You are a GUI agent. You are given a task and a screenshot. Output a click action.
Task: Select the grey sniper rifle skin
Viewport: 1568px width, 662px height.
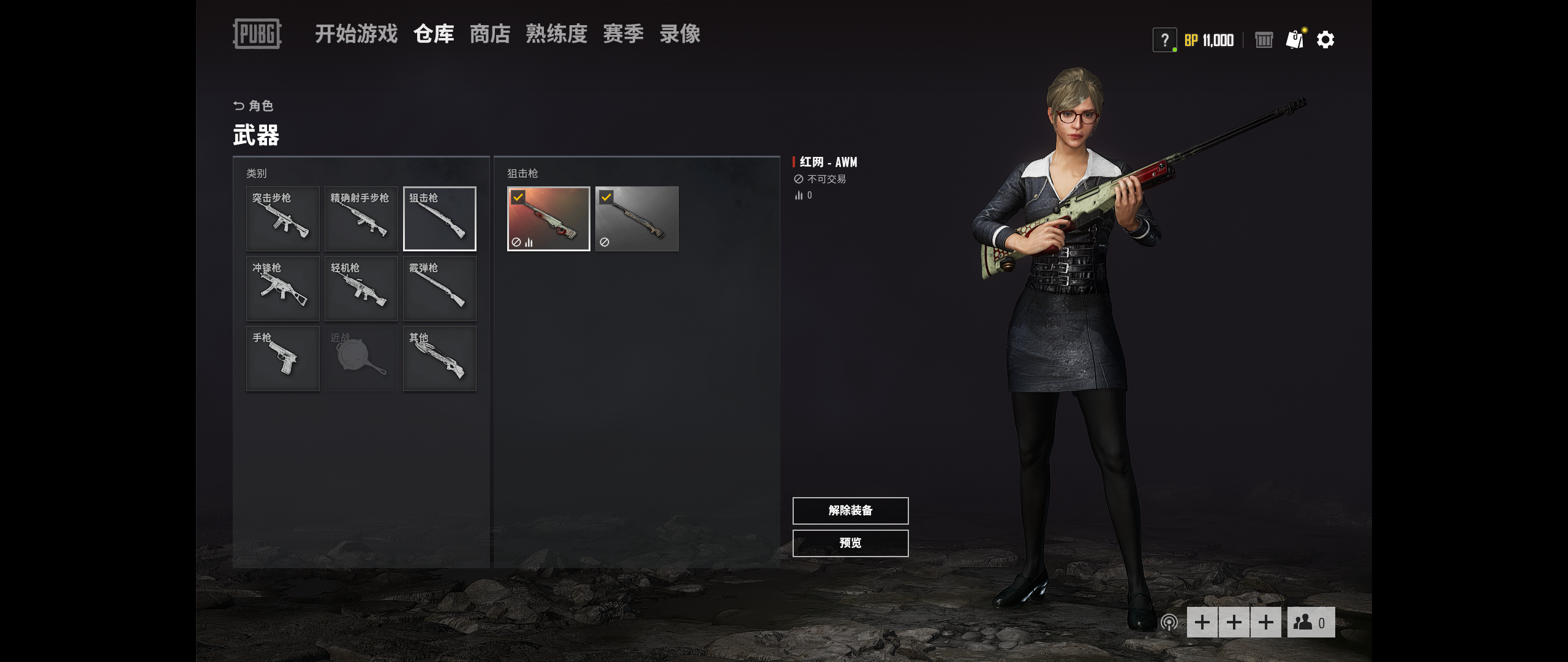pyautogui.click(x=636, y=219)
